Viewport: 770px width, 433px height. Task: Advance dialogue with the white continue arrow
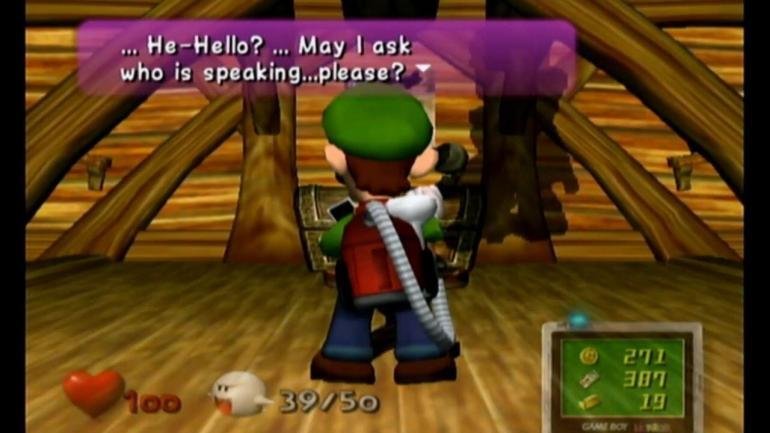coord(424,70)
